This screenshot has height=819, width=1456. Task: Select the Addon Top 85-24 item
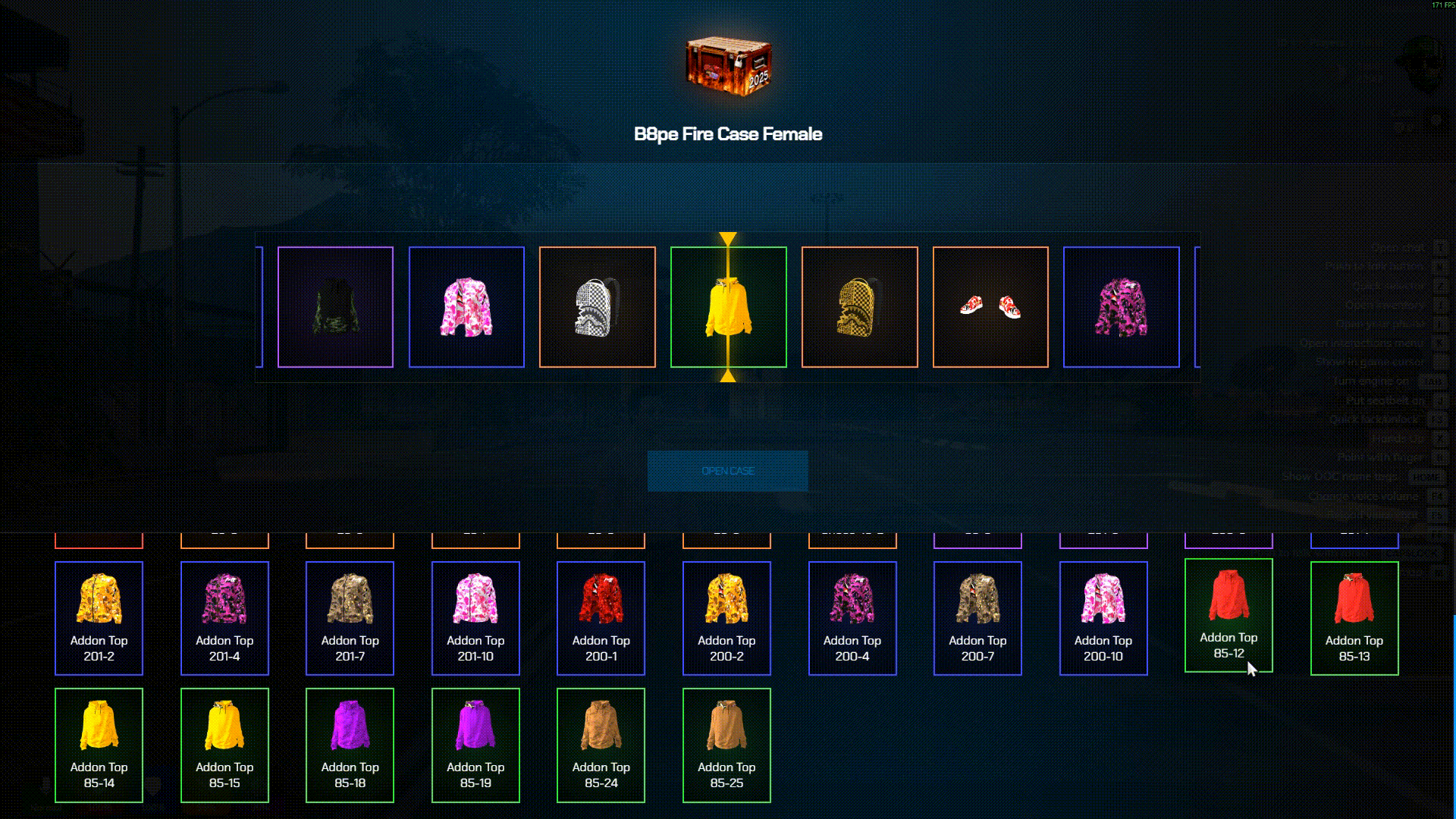601,745
